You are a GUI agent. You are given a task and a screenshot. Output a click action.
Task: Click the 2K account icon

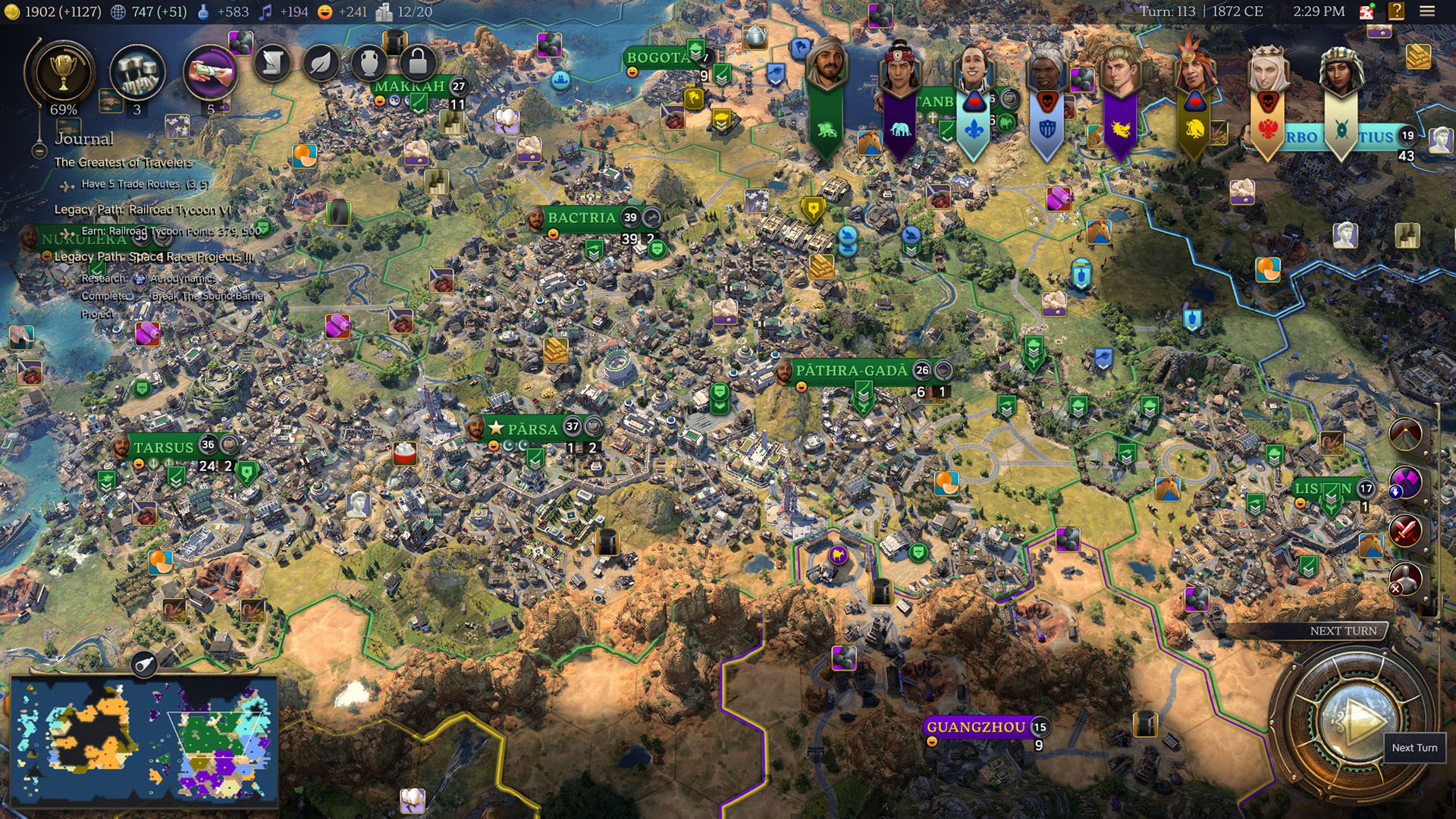(1367, 11)
